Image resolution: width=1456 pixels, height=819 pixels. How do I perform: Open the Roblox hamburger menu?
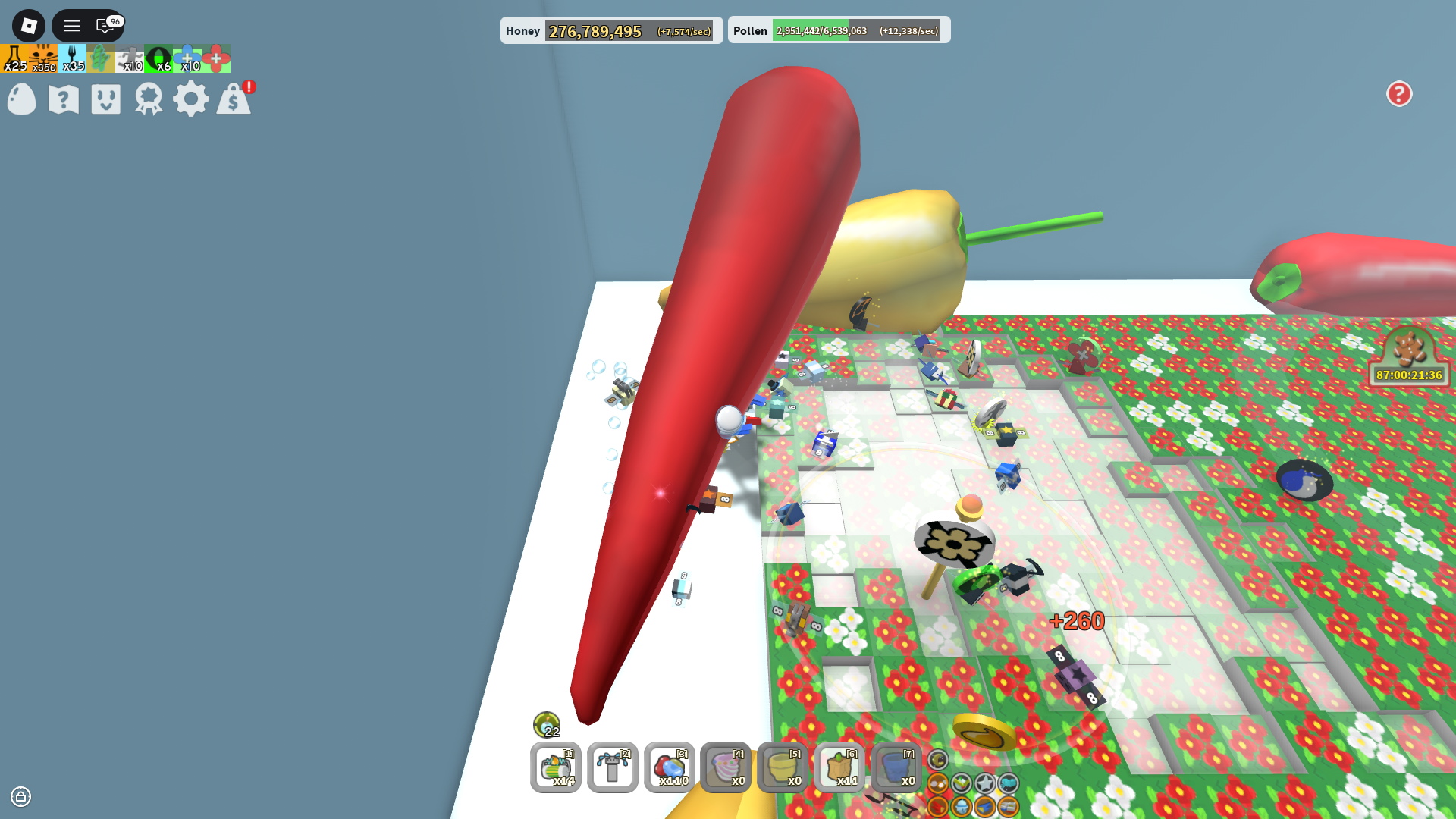pos(71,25)
